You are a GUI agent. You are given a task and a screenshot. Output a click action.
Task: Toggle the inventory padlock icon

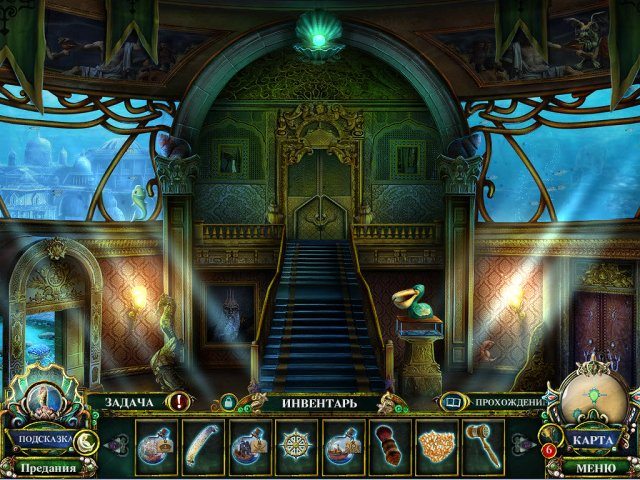tap(229, 402)
